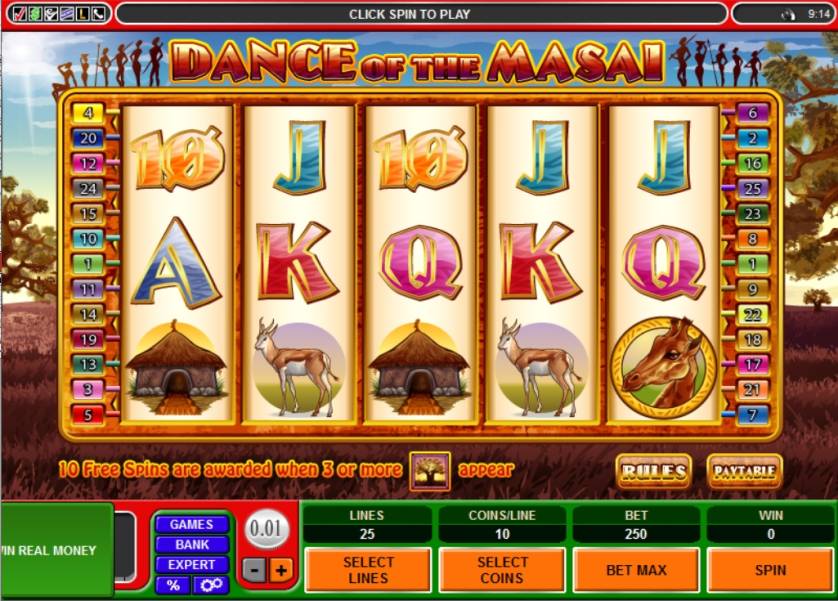Decrease coin size with the minus button
838x601 pixels.
pos(256,571)
